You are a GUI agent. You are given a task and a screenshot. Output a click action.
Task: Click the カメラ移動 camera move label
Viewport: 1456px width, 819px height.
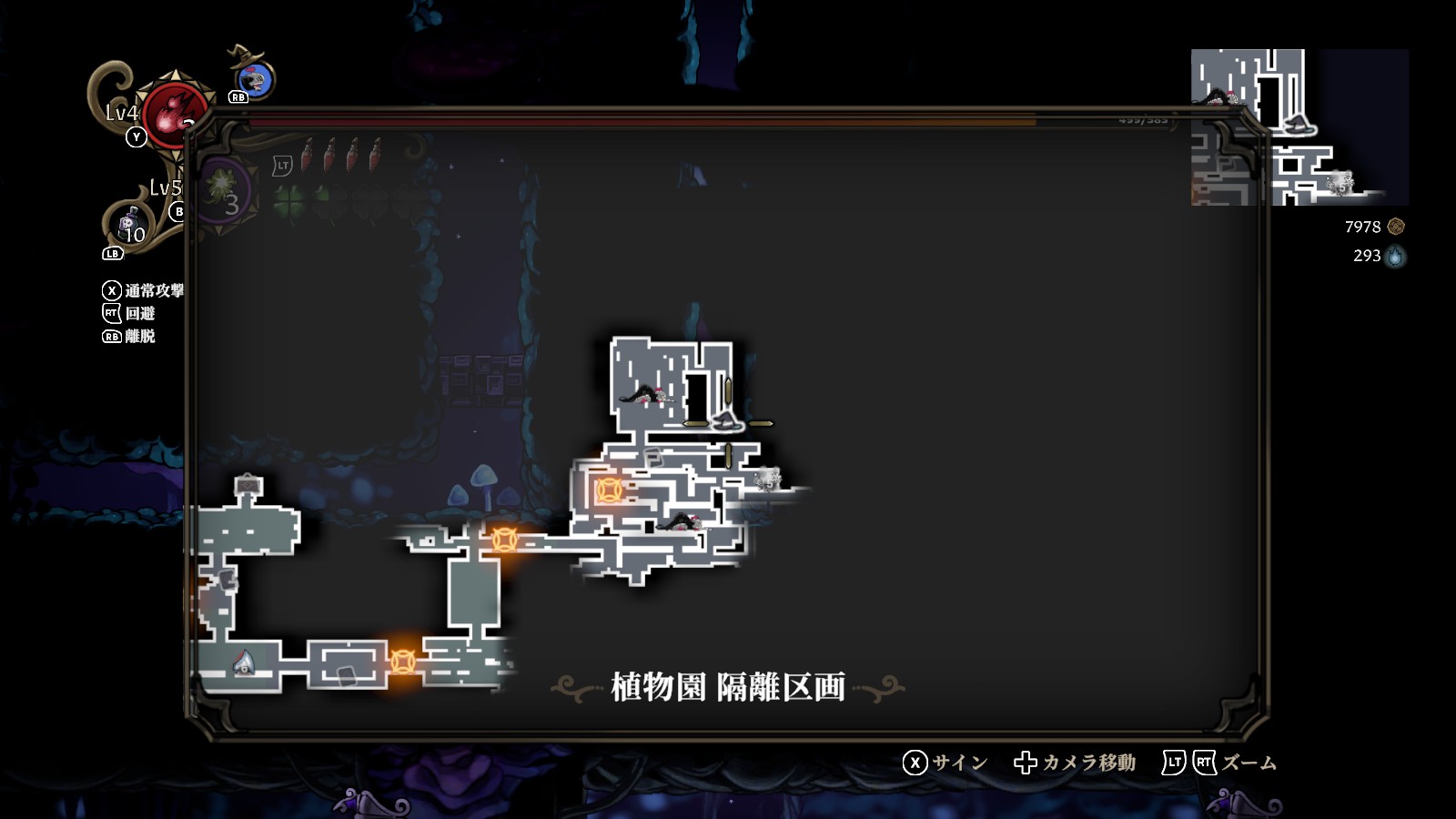click(x=1088, y=763)
